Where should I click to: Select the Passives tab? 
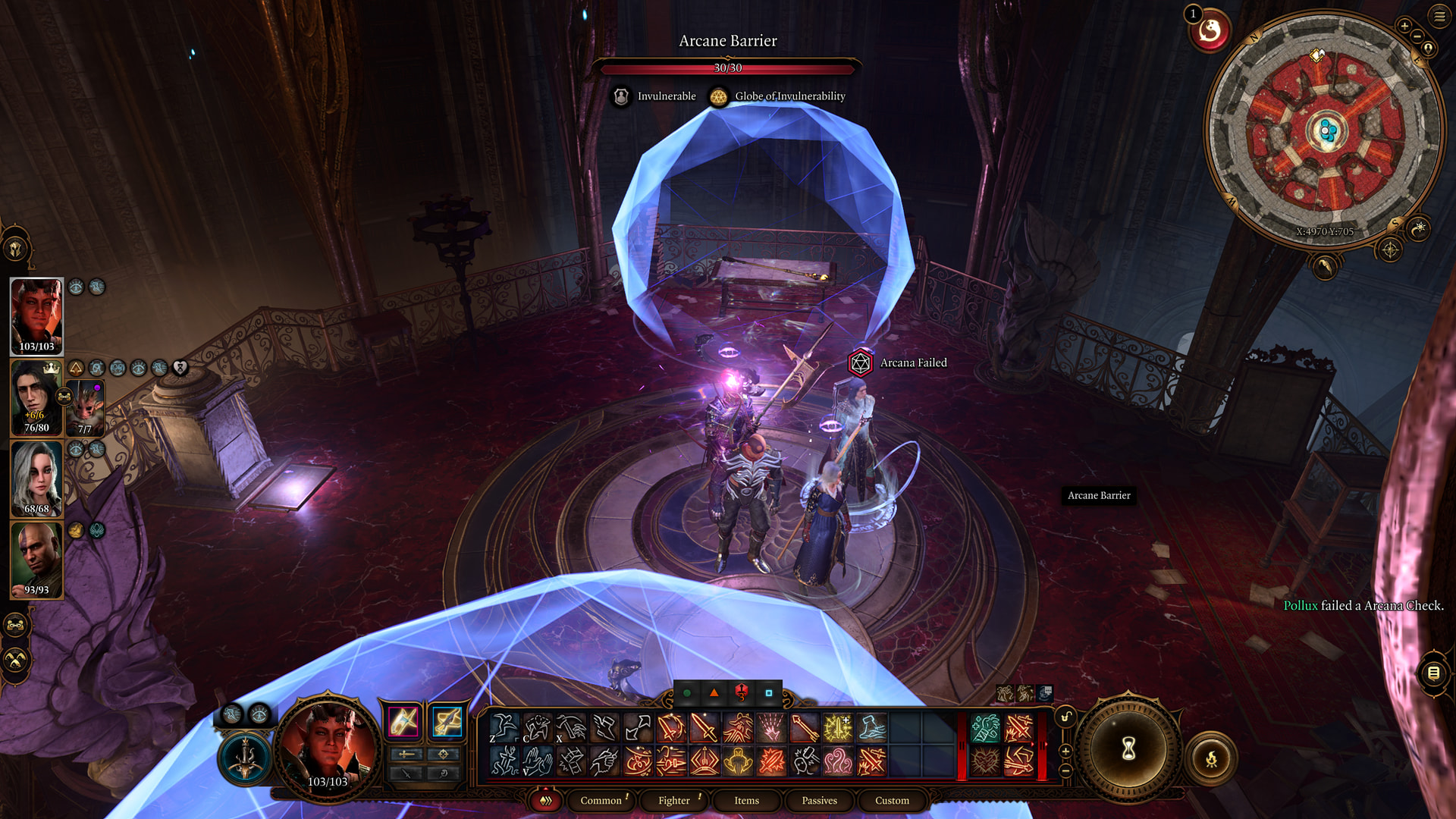[819, 800]
